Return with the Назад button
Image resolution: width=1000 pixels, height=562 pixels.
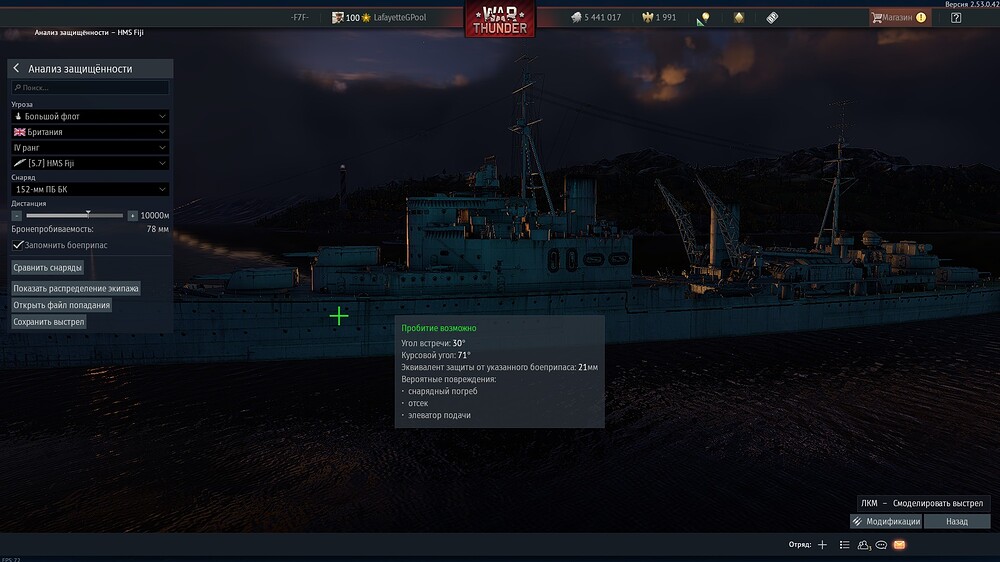click(x=957, y=521)
